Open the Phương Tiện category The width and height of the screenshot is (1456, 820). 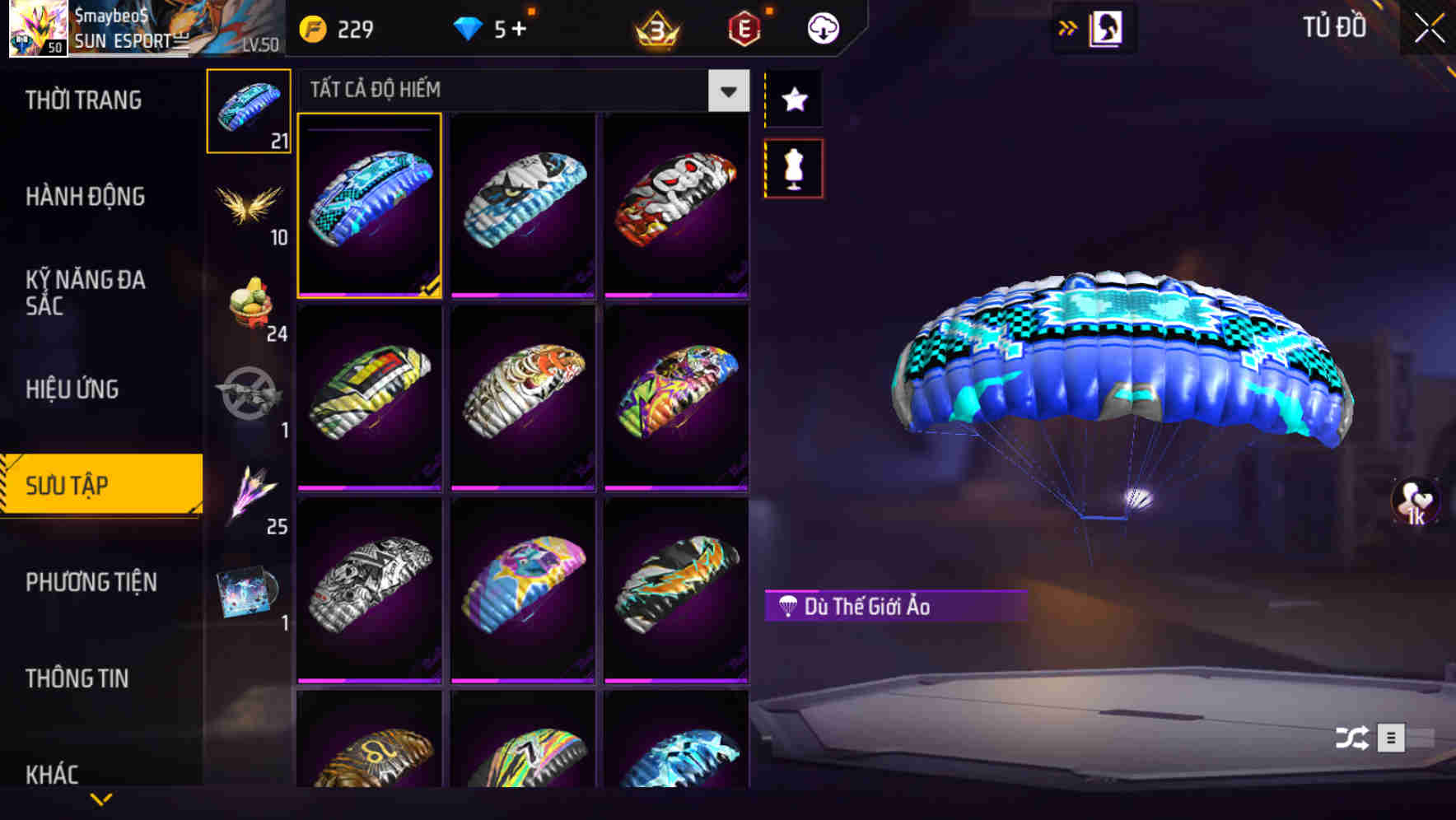[x=91, y=582]
